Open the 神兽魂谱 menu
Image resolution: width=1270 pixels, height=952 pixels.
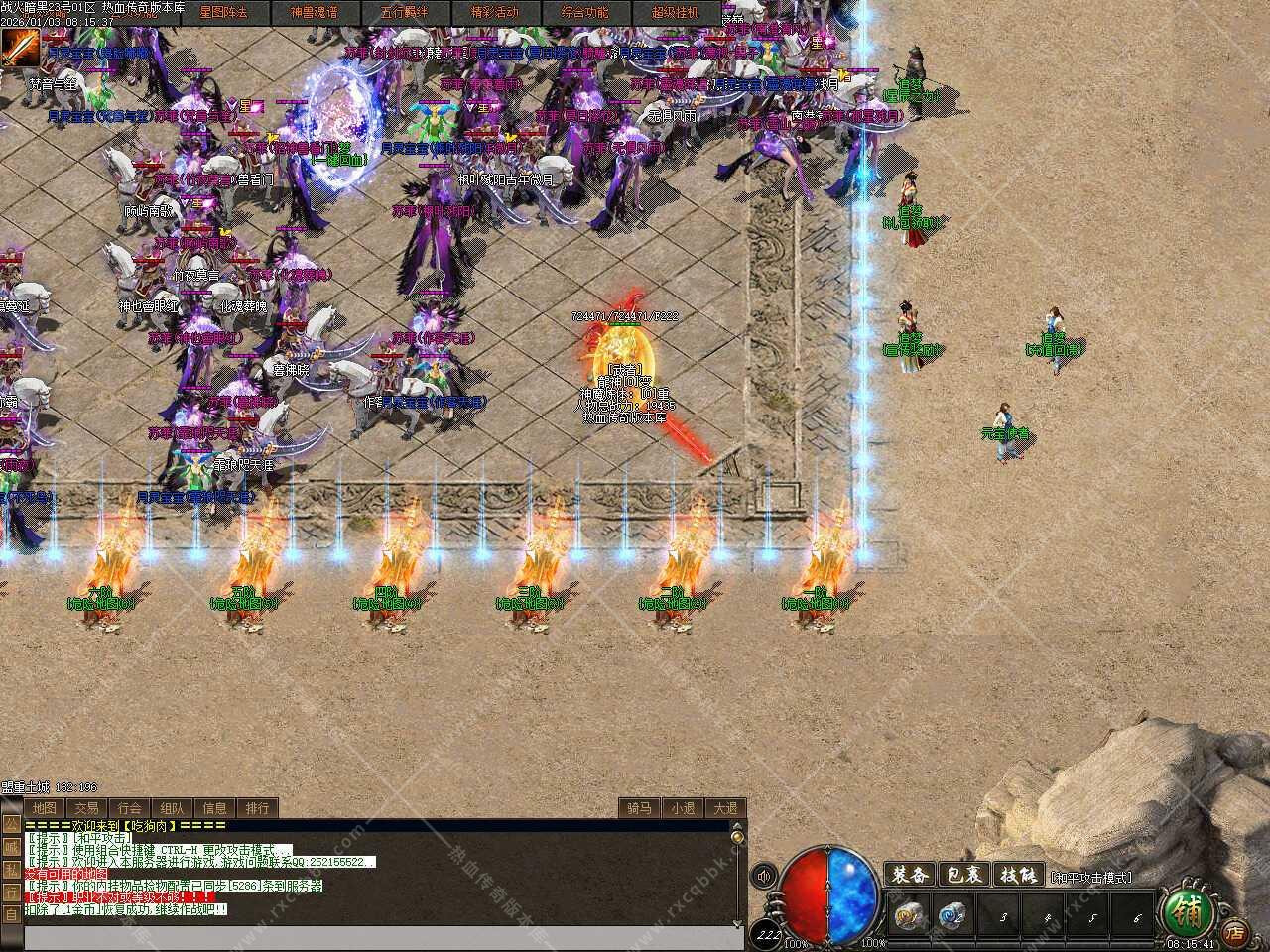click(x=314, y=13)
